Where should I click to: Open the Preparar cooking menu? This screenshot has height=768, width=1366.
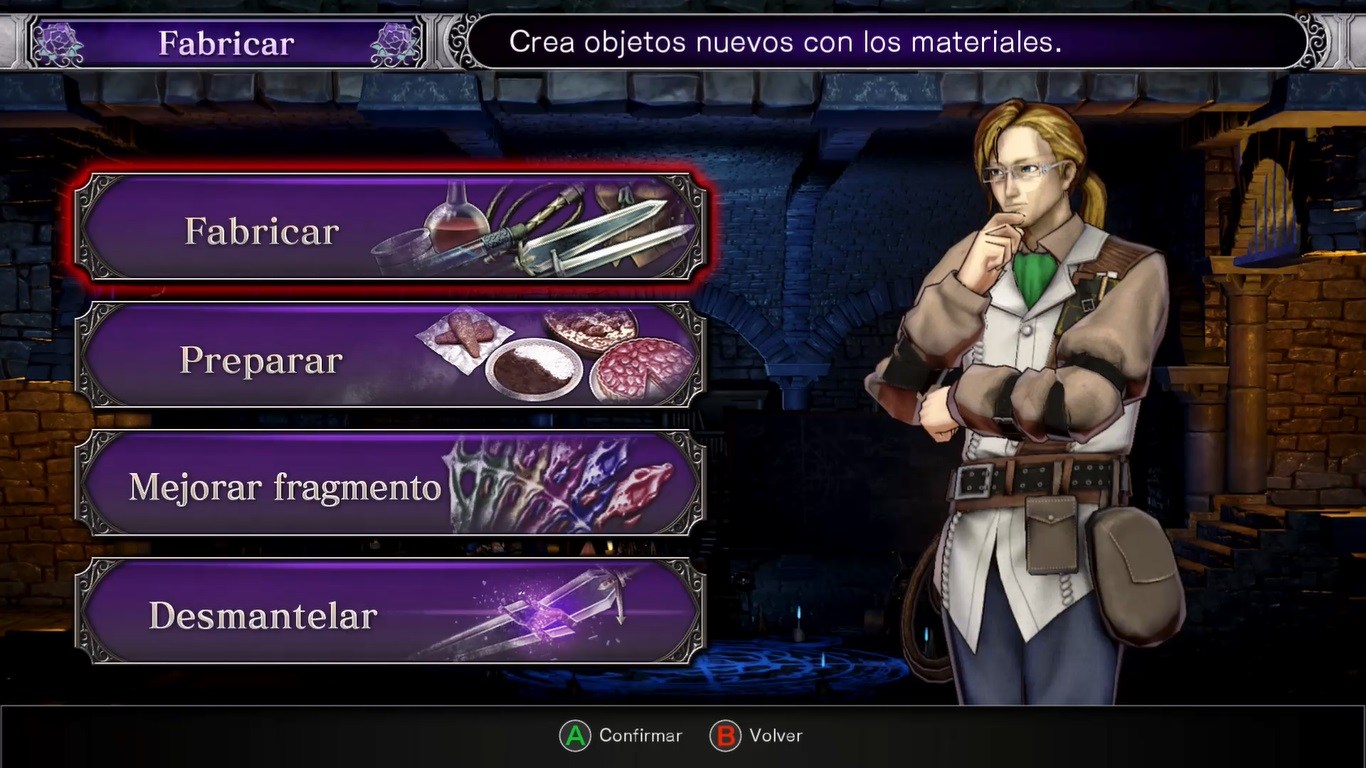[390, 357]
